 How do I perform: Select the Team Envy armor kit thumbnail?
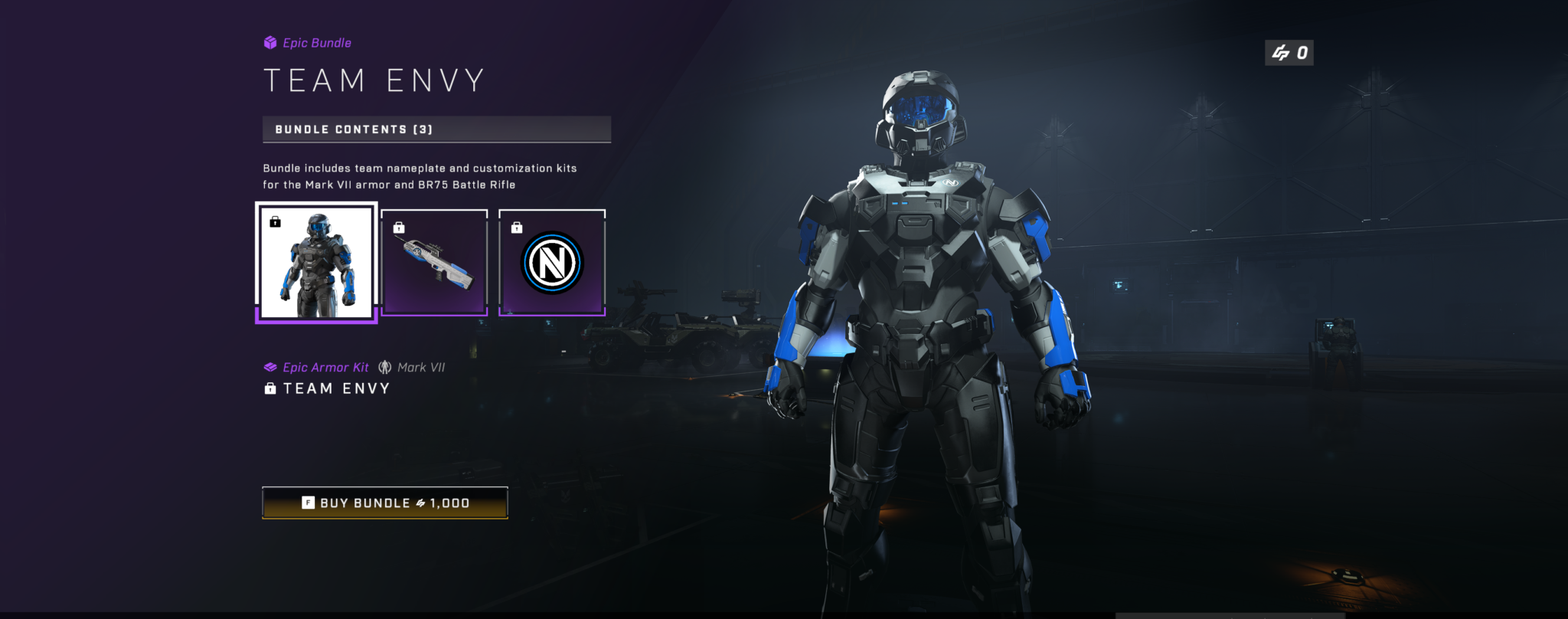pos(315,263)
